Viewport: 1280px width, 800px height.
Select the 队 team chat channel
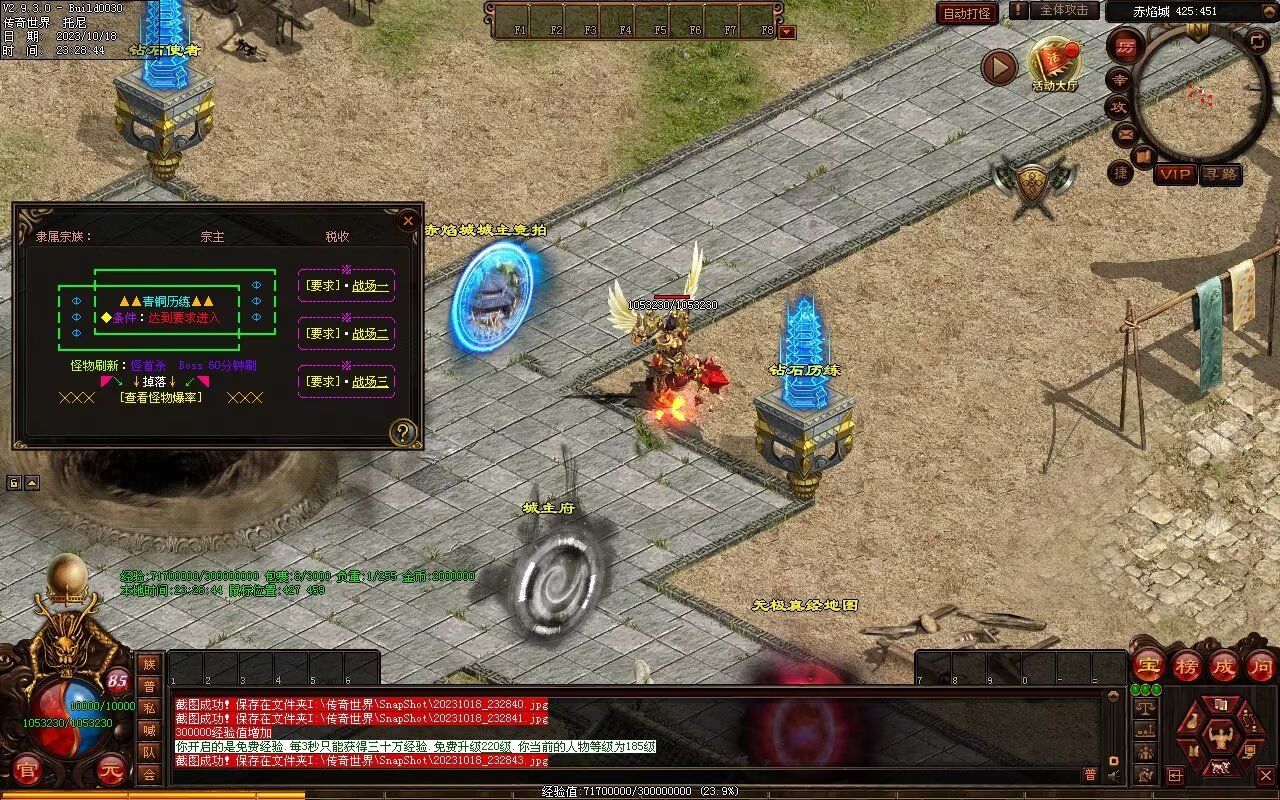pyautogui.click(x=149, y=752)
